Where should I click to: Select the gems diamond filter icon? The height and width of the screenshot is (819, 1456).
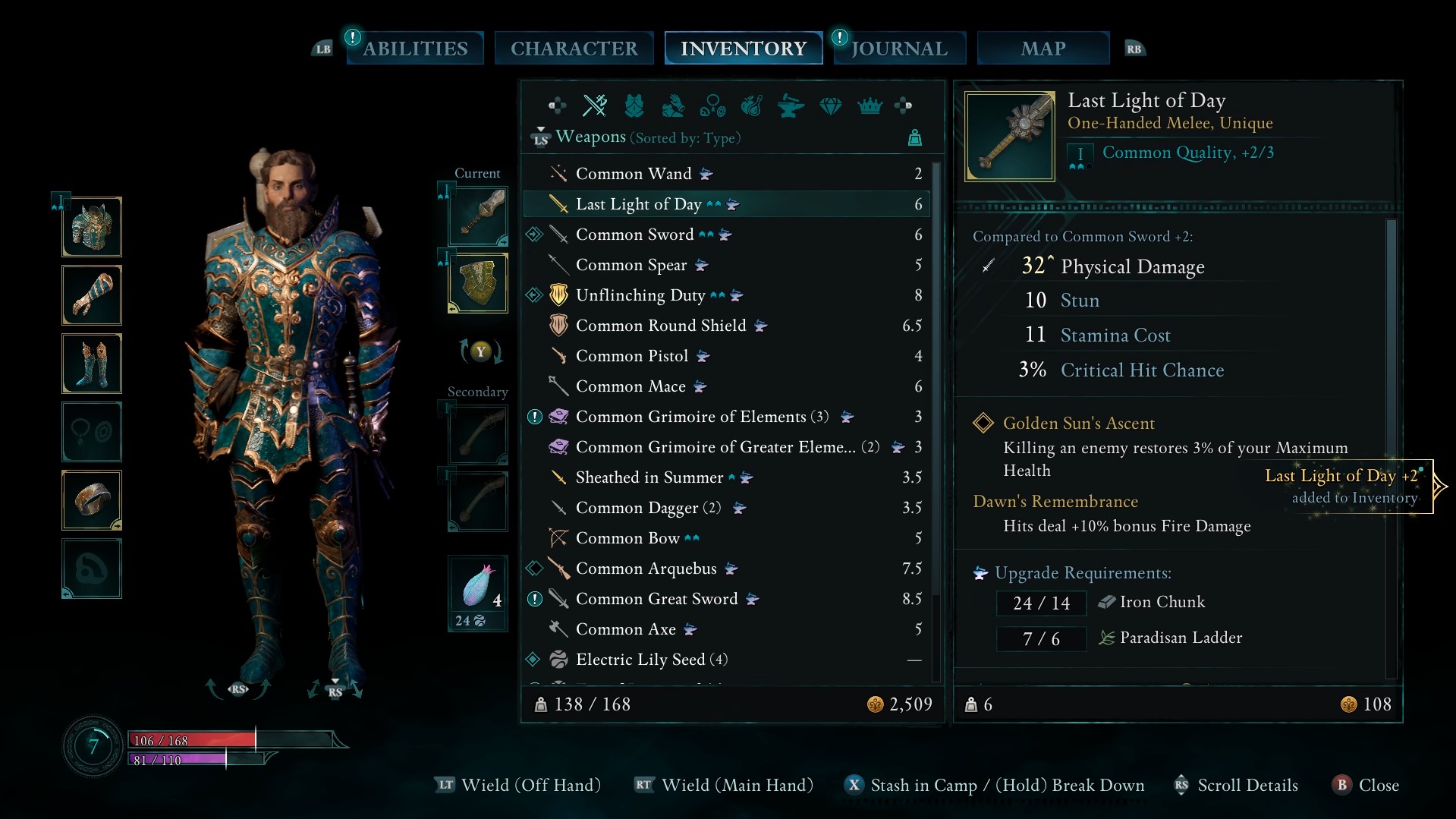[x=831, y=106]
